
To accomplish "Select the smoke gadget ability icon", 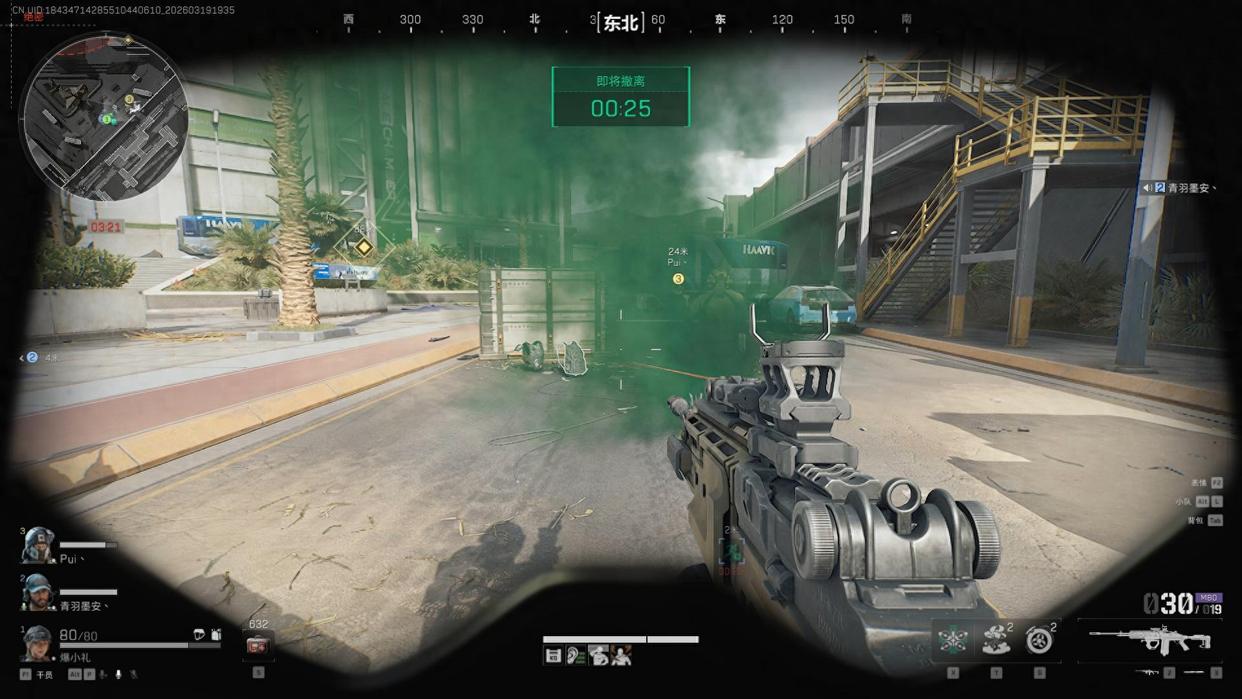I will click(995, 641).
